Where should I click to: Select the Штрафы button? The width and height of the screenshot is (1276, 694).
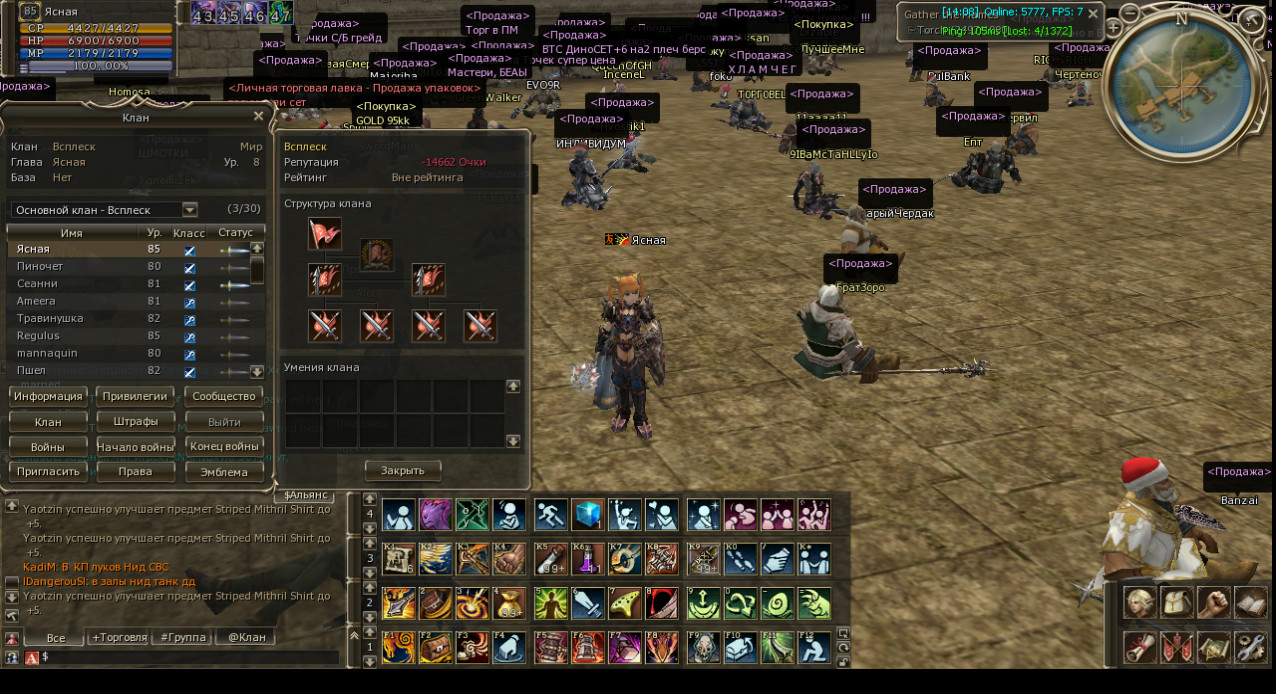(x=135, y=422)
